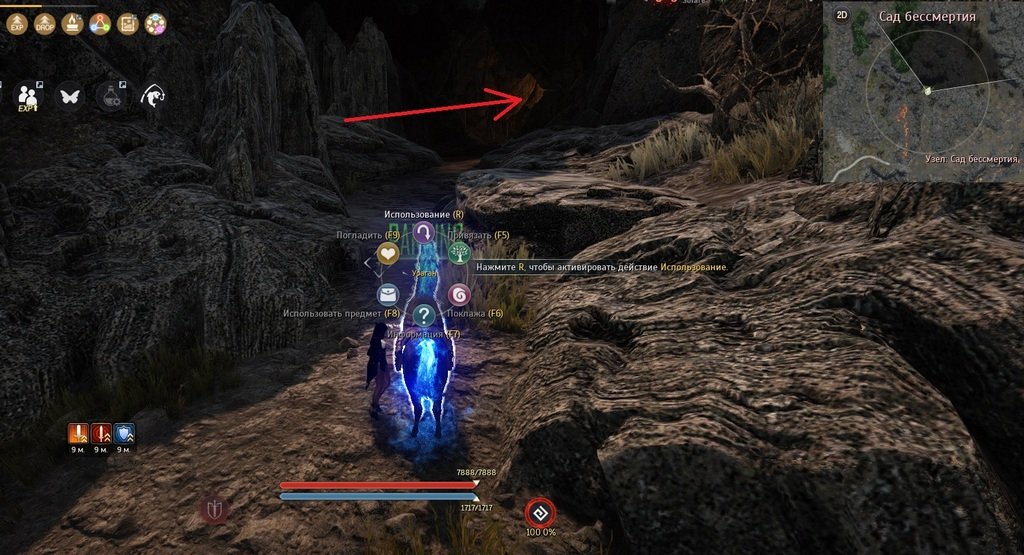
Task: Toggle the minimap 2D button
Action: tap(842, 15)
